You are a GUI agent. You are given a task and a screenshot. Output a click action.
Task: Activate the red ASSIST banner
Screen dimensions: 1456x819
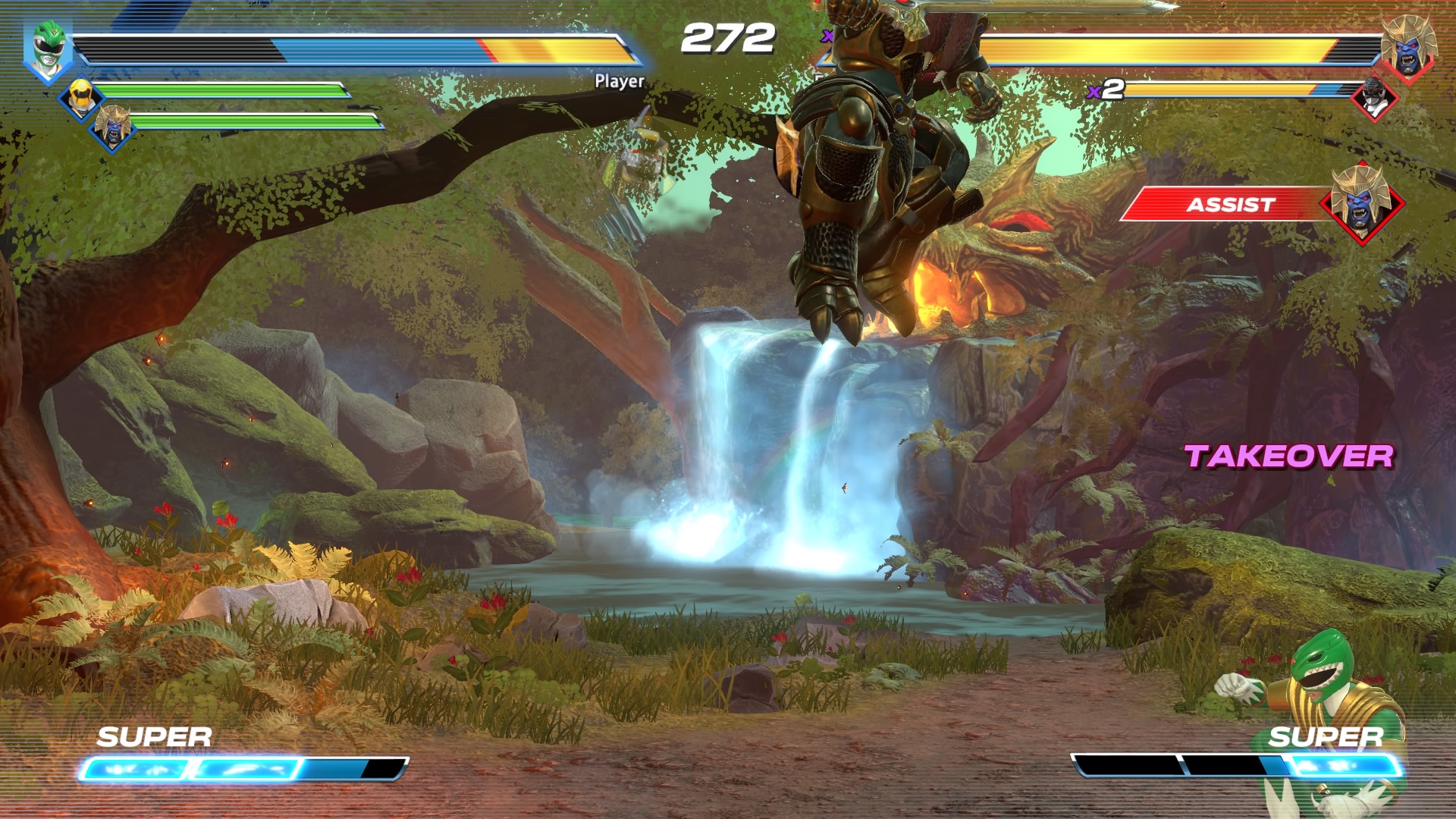(1228, 205)
